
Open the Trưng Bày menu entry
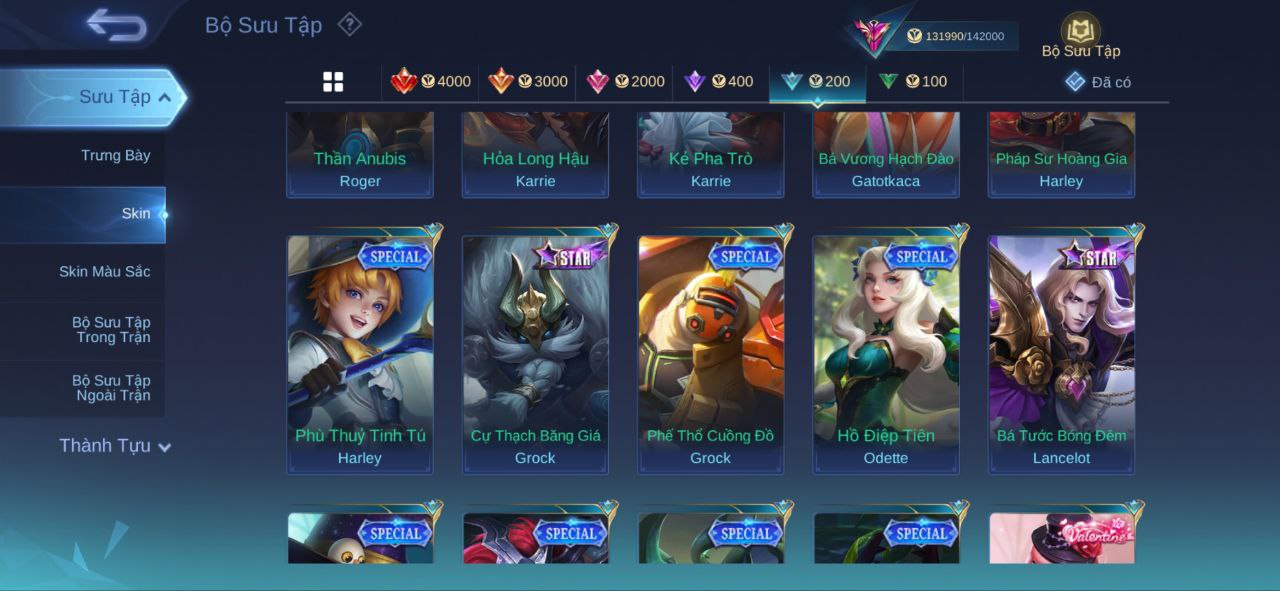(x=115, y=155)
